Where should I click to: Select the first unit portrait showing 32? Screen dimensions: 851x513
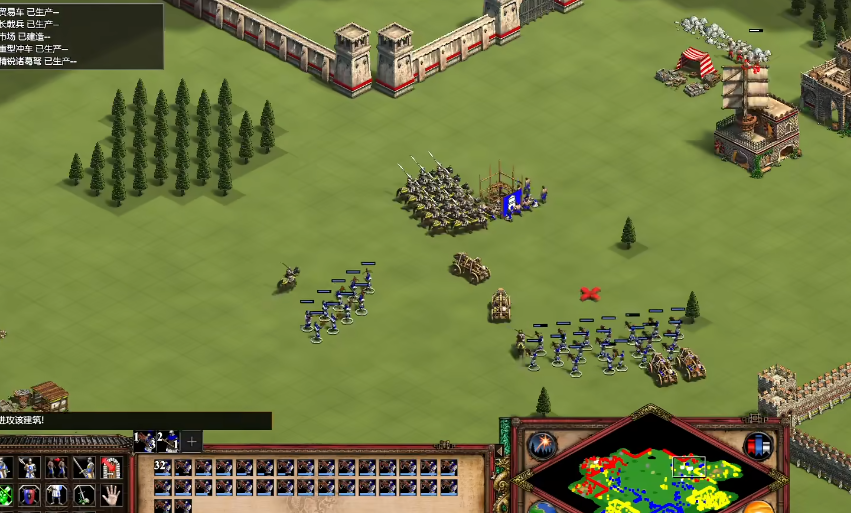pyautogui.click(x=163, y=467)
